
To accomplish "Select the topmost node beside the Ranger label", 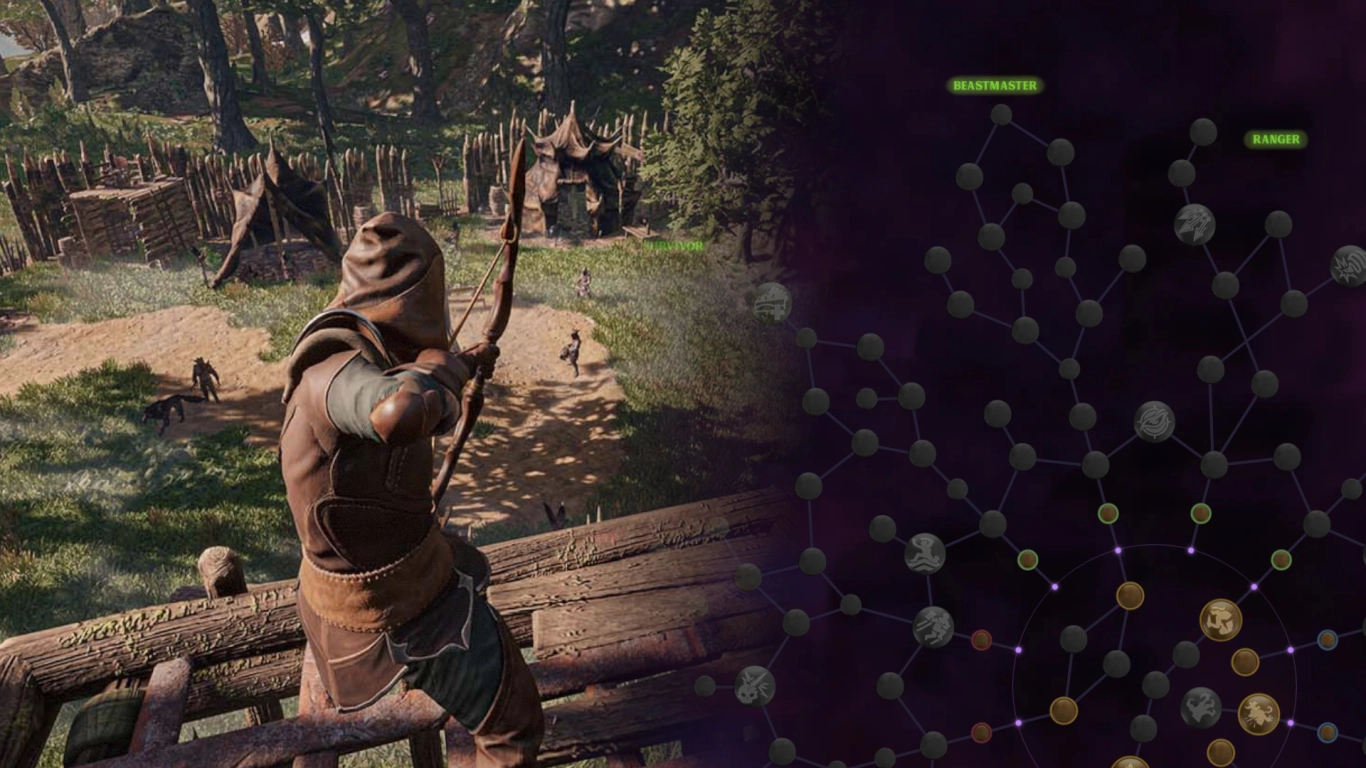I will pos(1203,132).
